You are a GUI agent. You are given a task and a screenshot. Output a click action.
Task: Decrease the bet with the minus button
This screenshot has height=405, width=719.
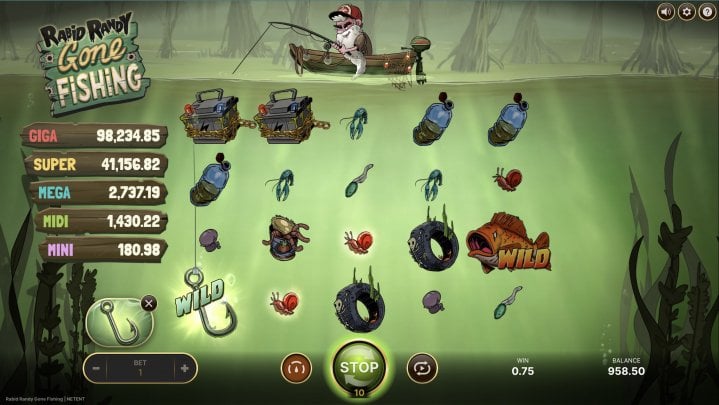97,368
